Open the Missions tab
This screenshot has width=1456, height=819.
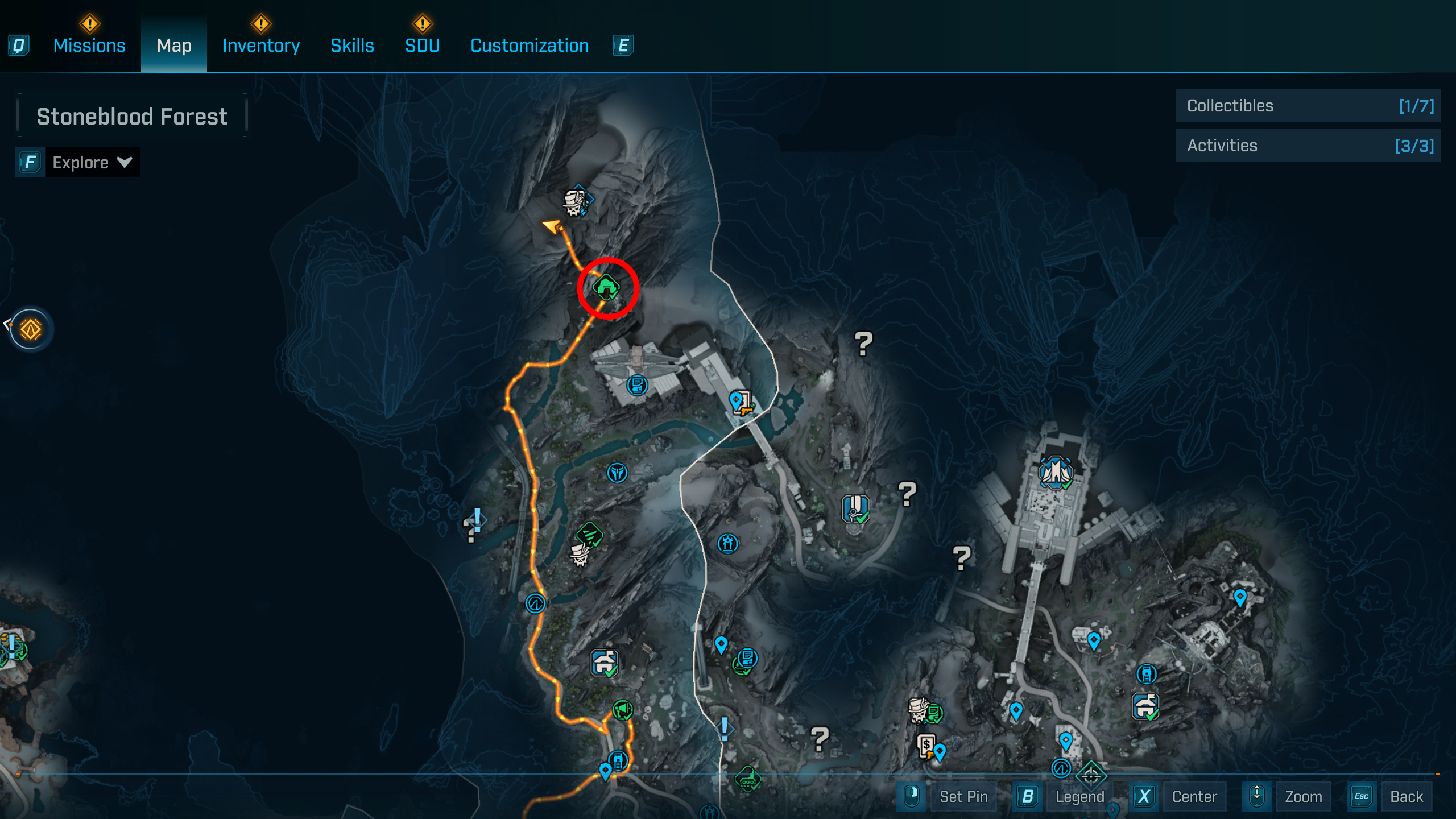click(89, 45)
